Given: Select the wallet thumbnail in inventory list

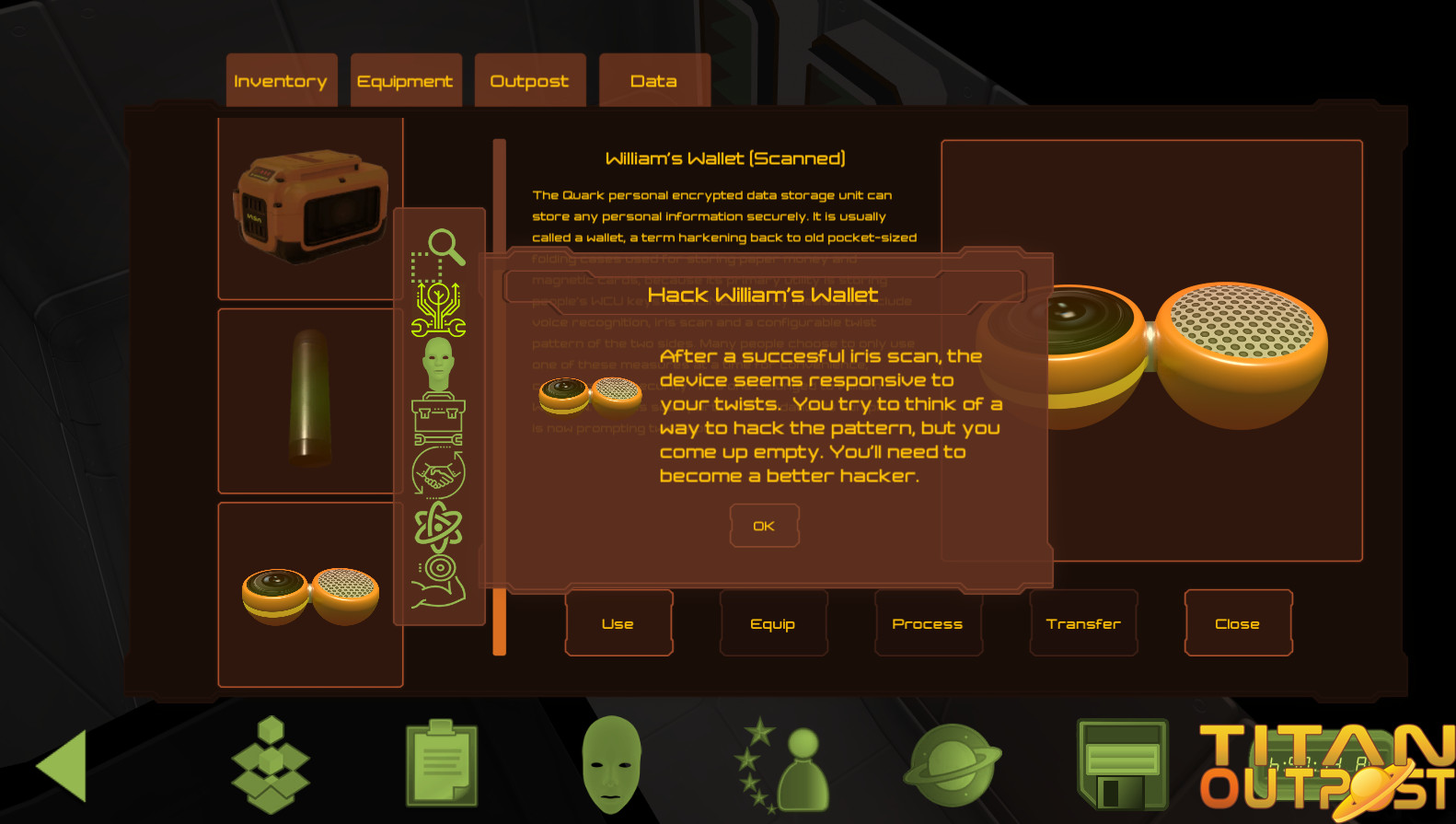Looking at the screenshot, I should pos(308,594).
